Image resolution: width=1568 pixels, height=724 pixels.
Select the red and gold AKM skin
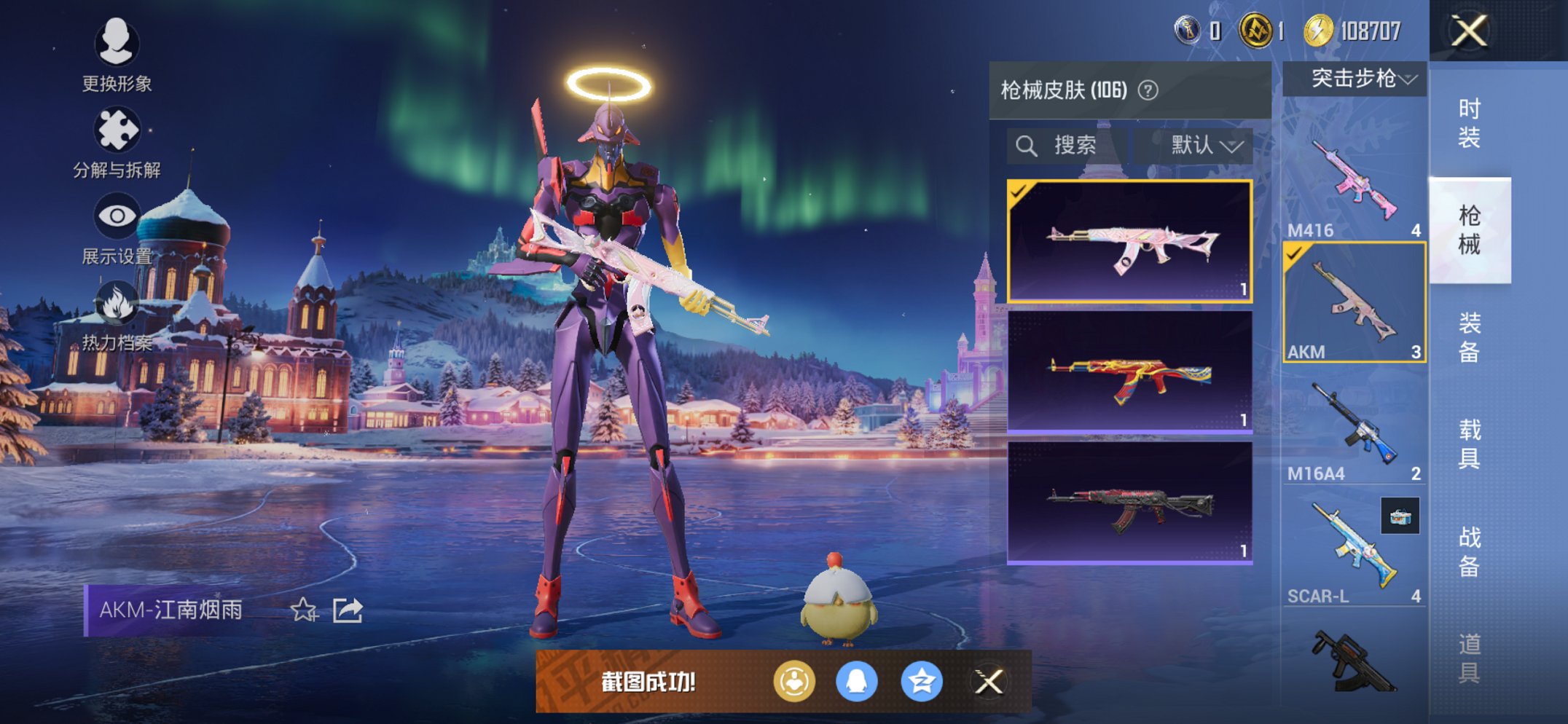coord(1129,373)
